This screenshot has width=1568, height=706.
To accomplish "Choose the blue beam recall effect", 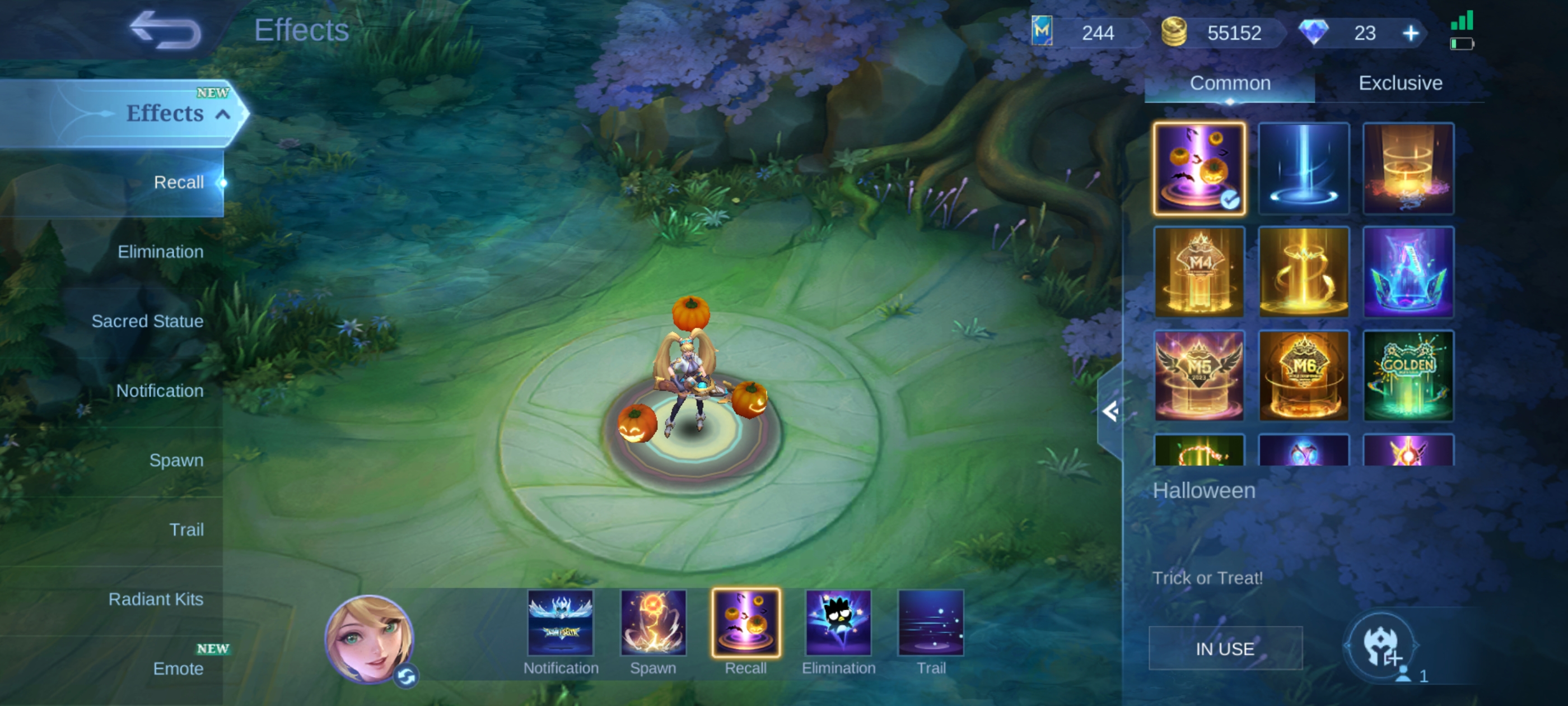I will [1303, 168].
